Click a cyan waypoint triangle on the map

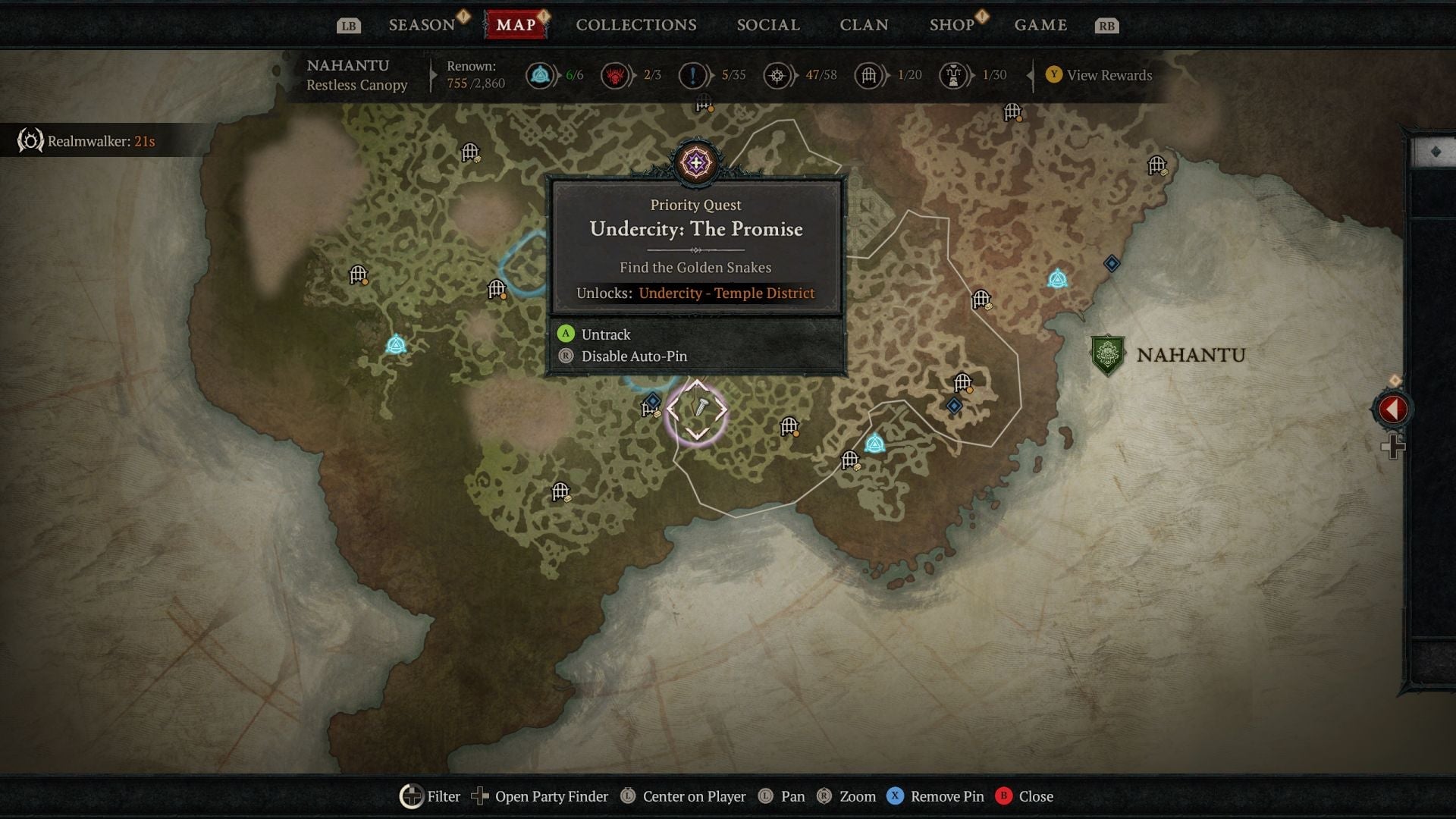(396, 345)
